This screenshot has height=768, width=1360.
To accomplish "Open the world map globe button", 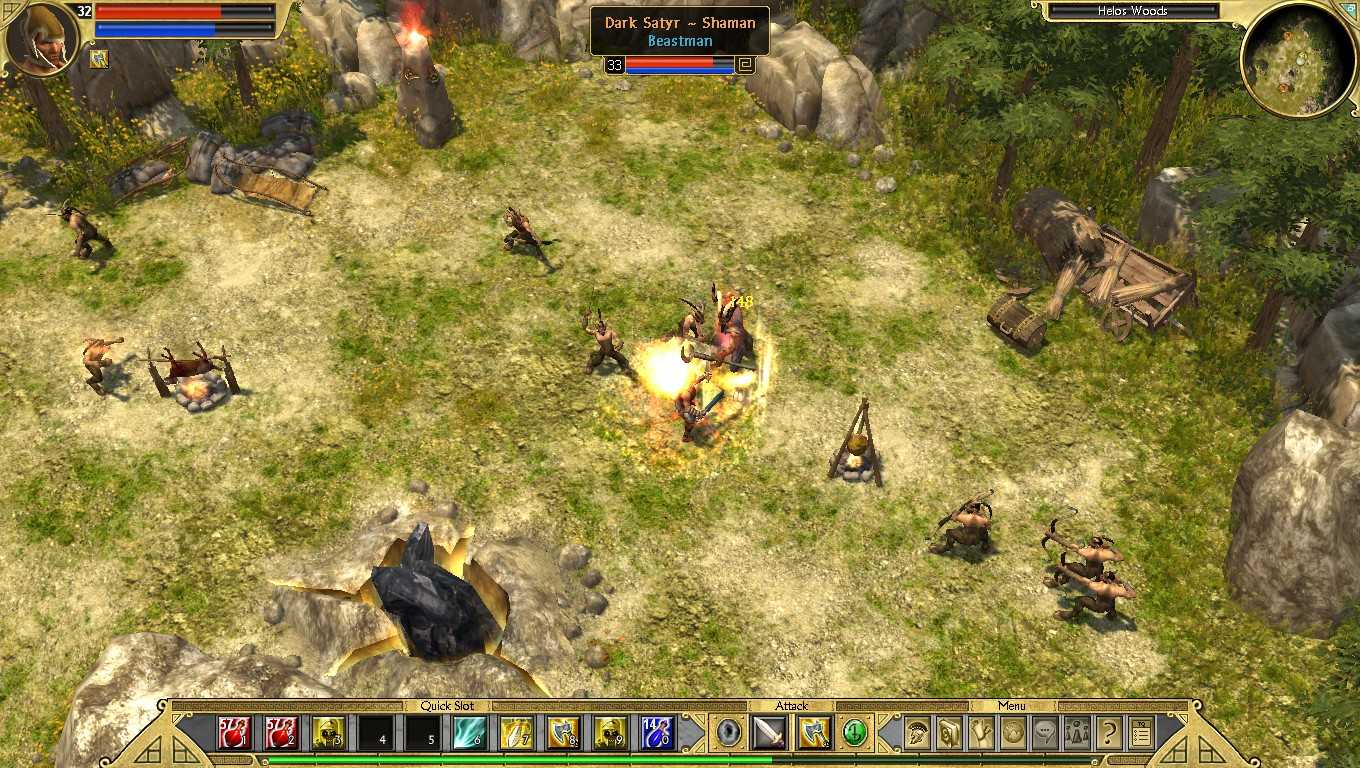I will (1013, 733).
